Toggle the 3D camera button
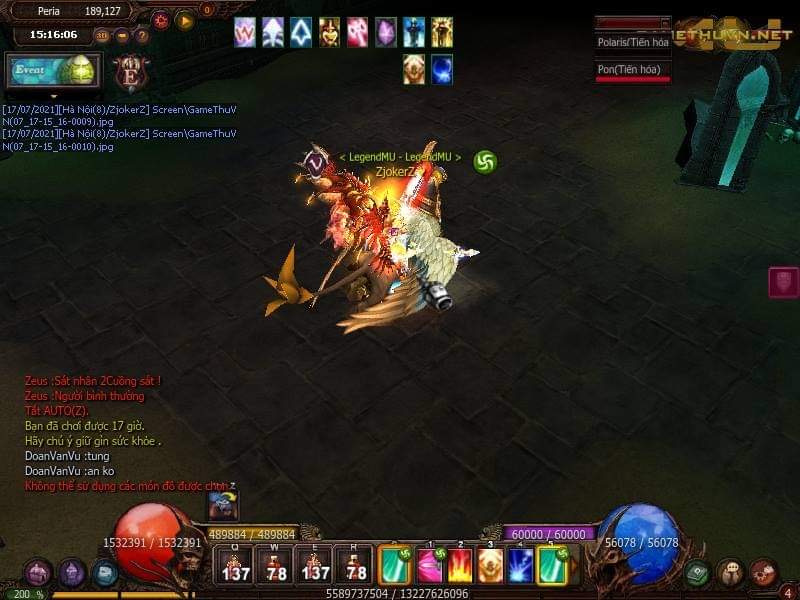This screenshot has height=600, width=800. coord(102,36)
